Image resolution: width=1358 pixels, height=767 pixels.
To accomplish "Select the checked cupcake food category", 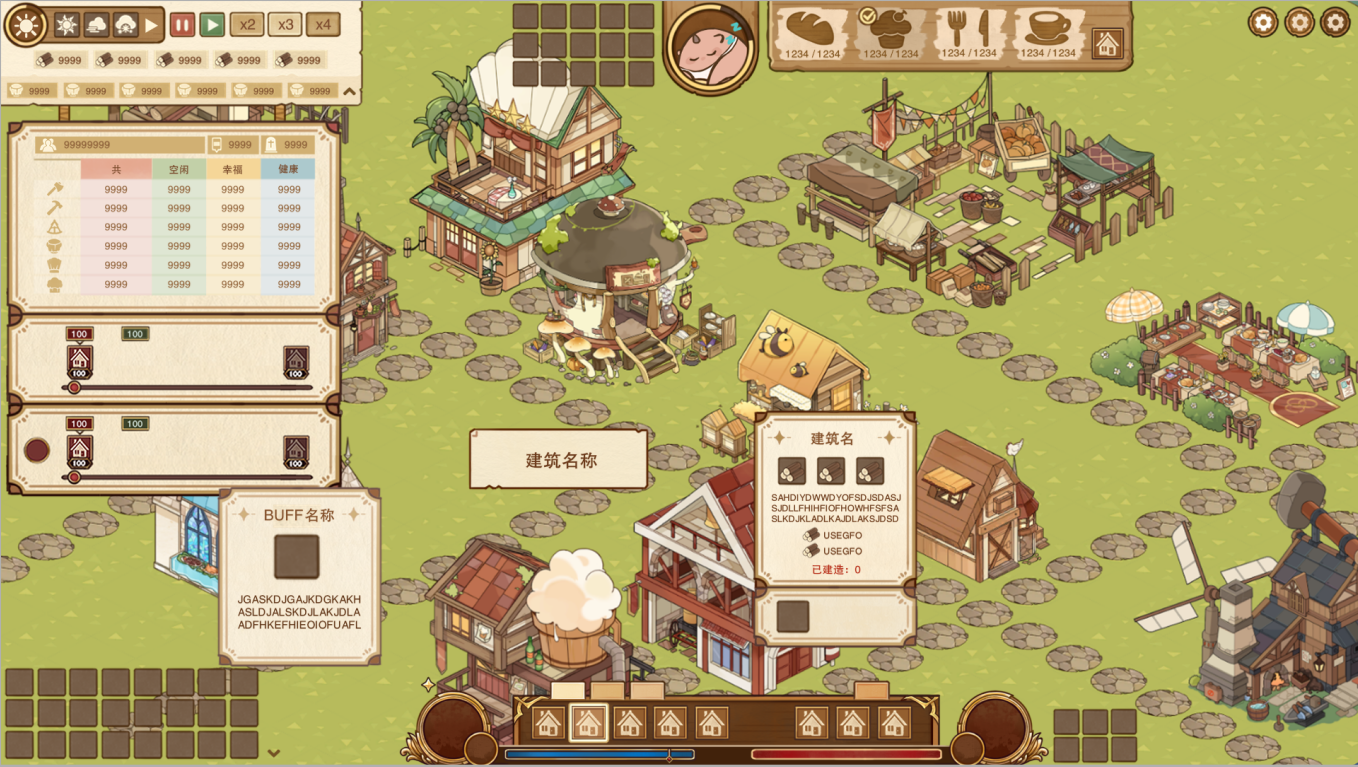I will 888,34.
